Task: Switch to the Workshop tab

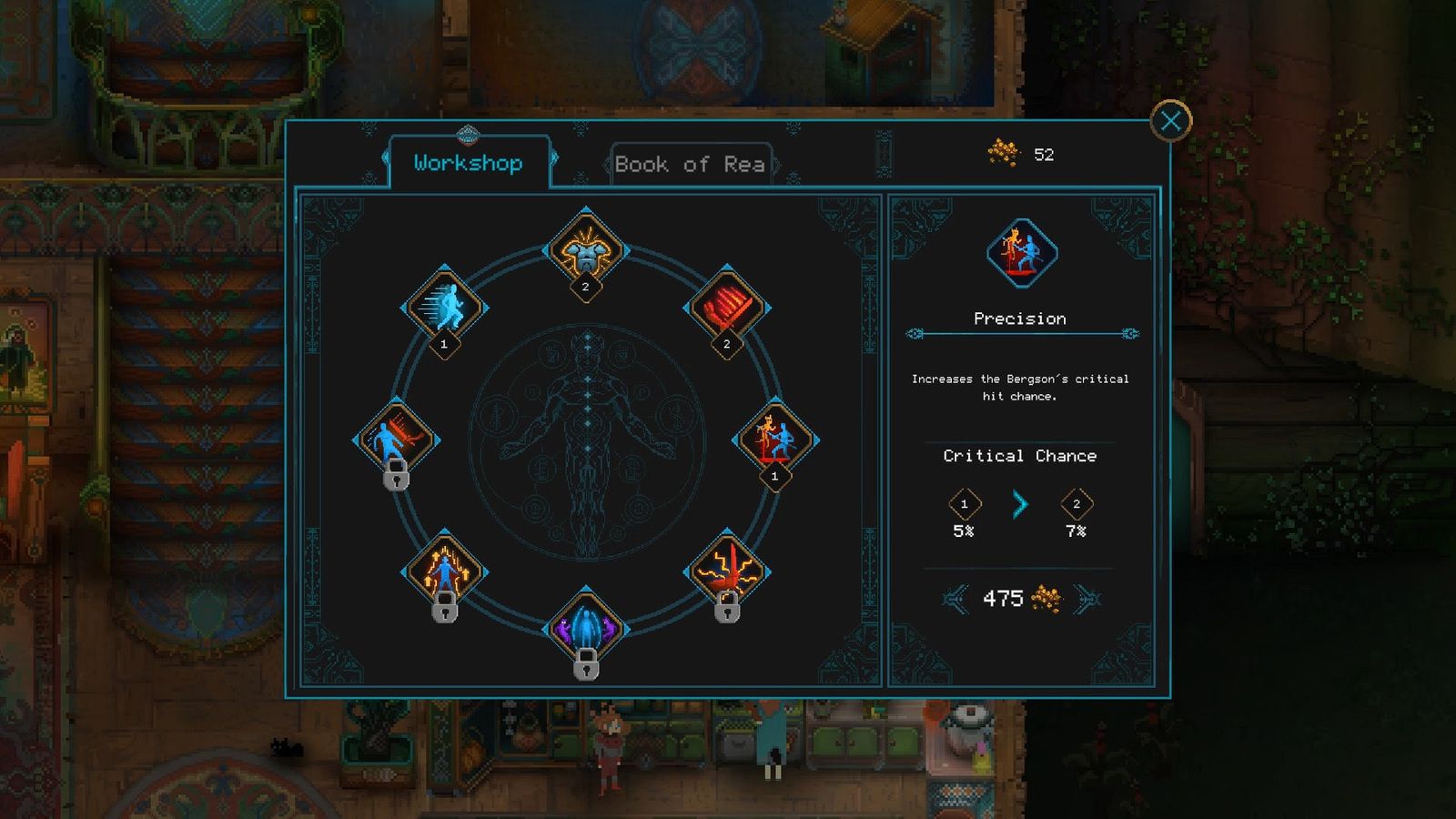Action: pyautogui.click(x=468, y=164)
